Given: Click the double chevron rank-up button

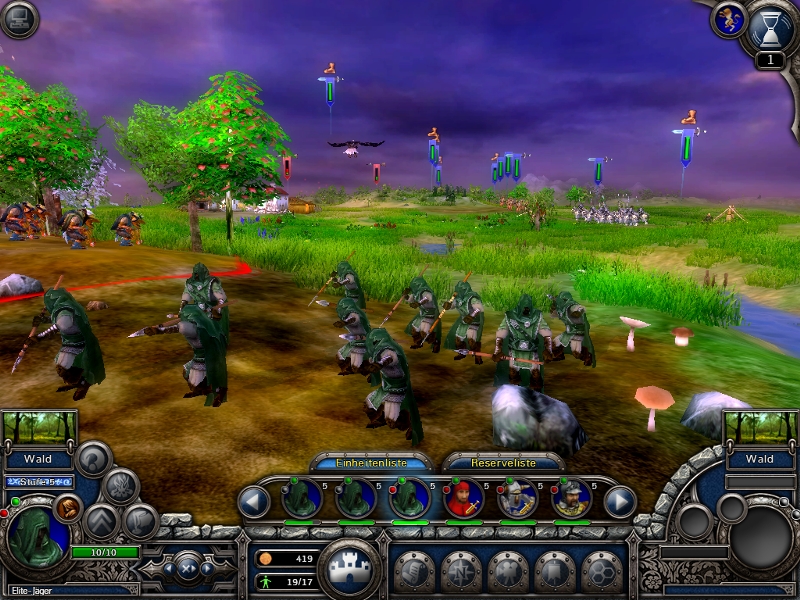Looking at the screenshot, I should pos(102,521).
